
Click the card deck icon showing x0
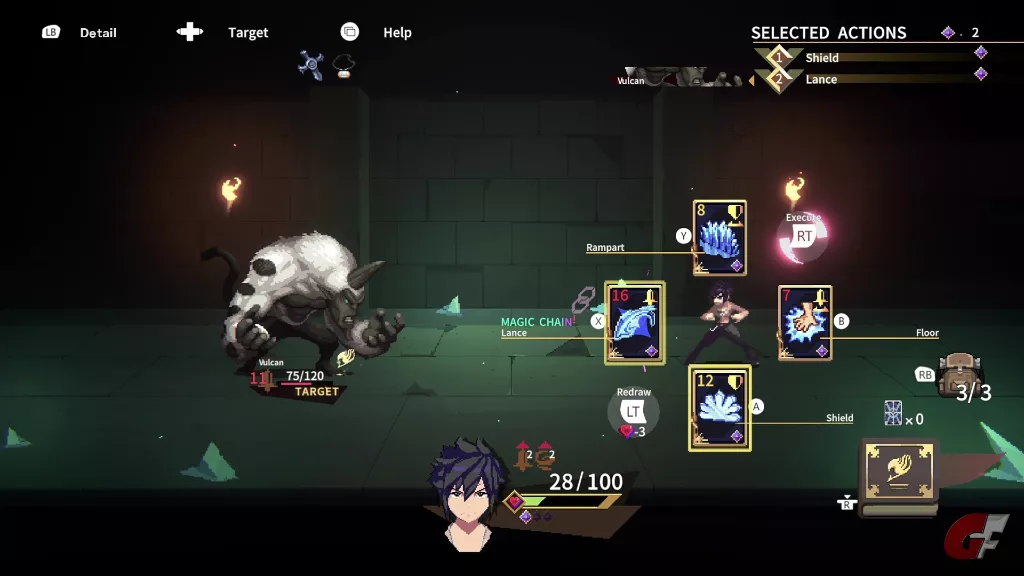tap(893, 413)
